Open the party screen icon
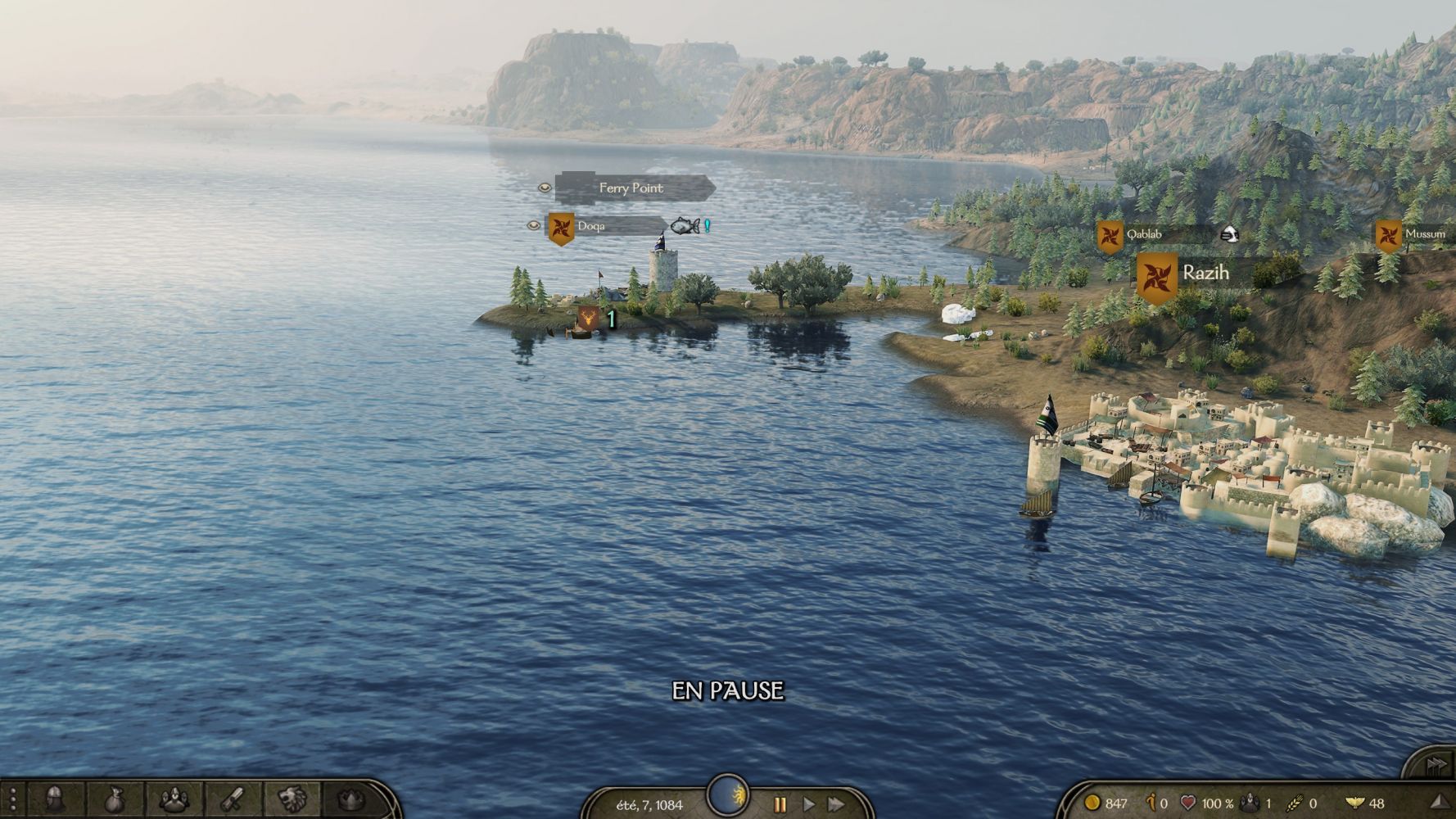The width and height of the screenshot is (1456, 819). tap(174, 799)
